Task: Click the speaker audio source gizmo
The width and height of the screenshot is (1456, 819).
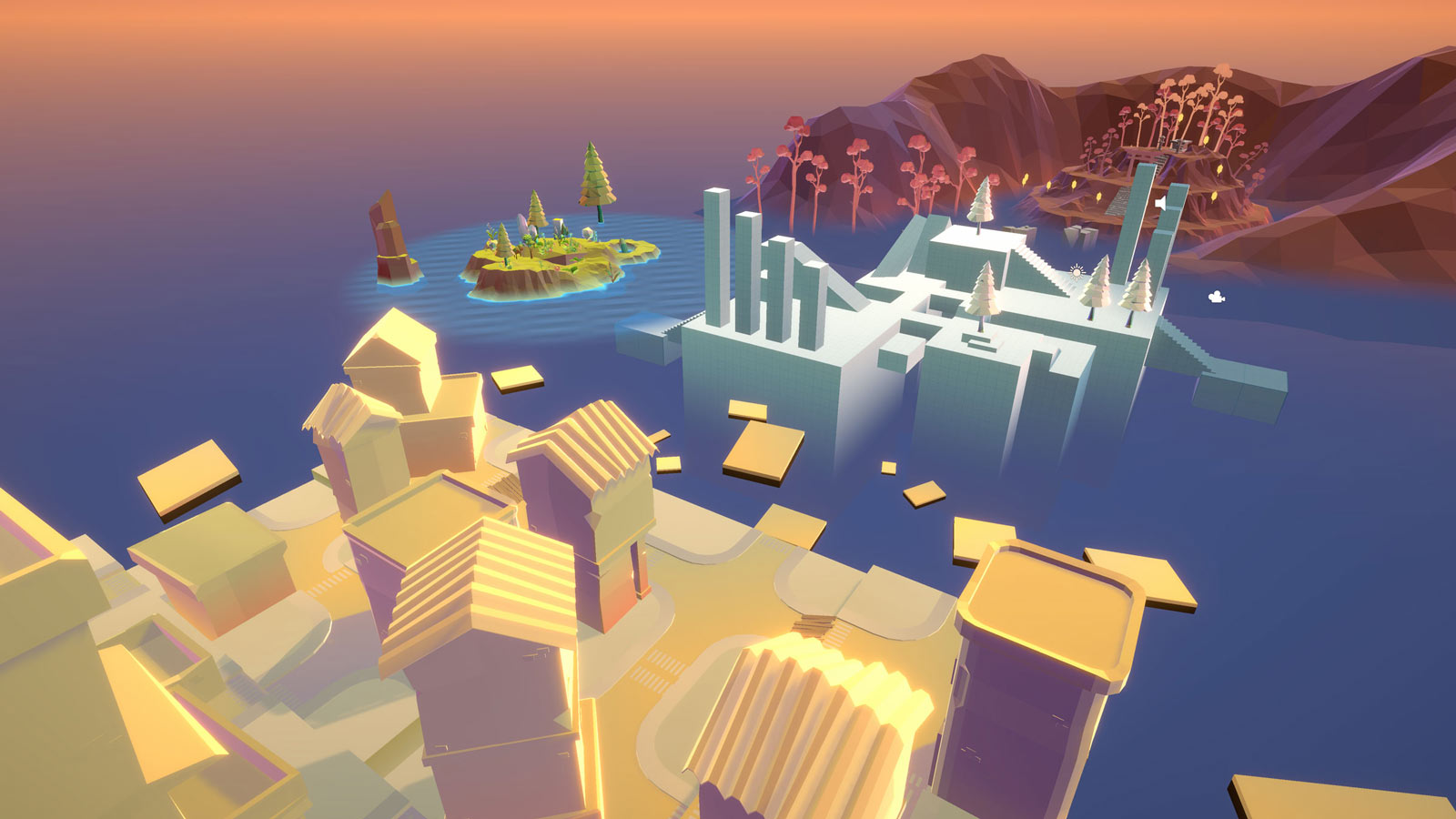Action: [1160, 202]
